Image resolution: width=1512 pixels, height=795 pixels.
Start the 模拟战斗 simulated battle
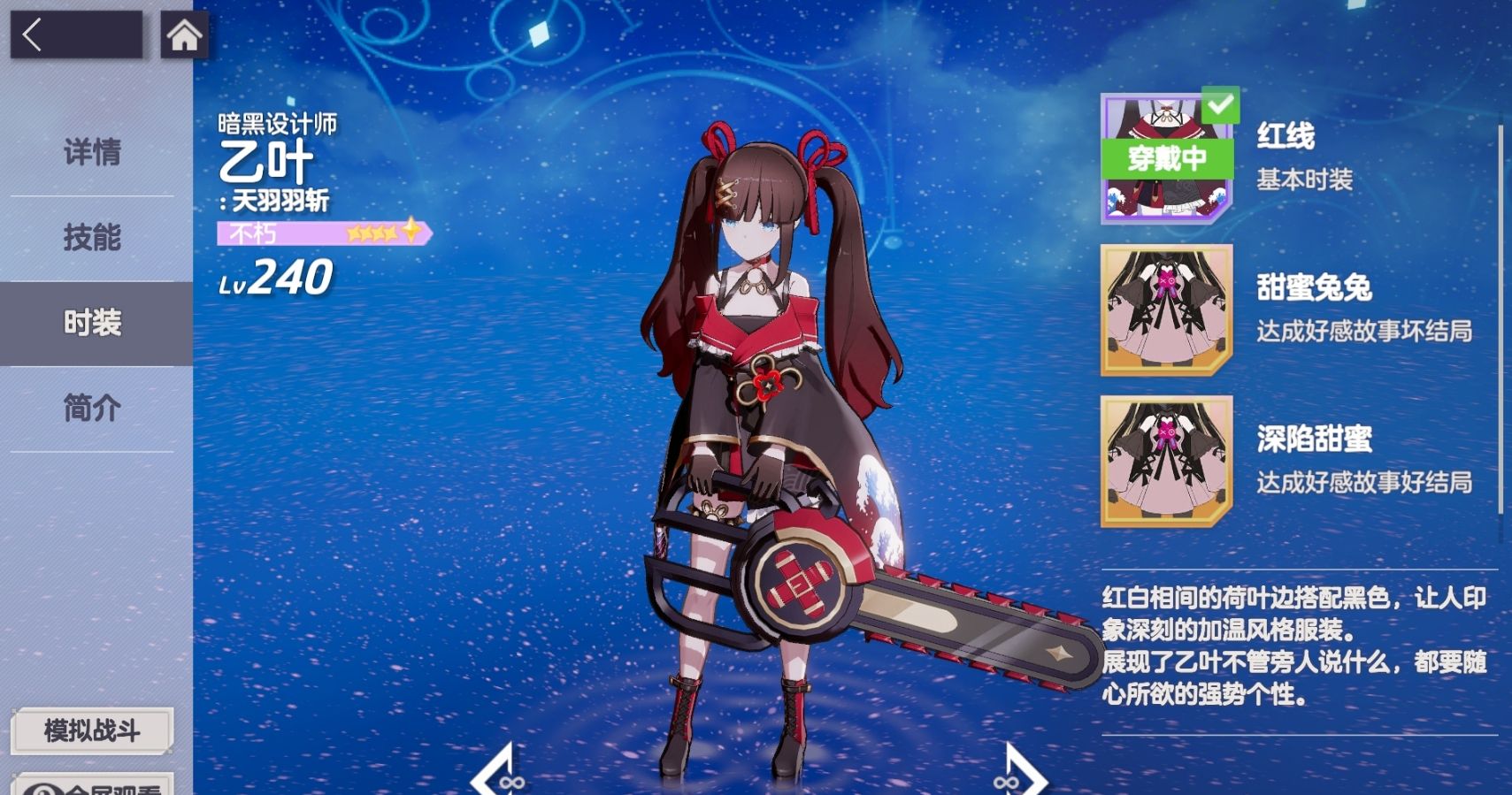92,730
